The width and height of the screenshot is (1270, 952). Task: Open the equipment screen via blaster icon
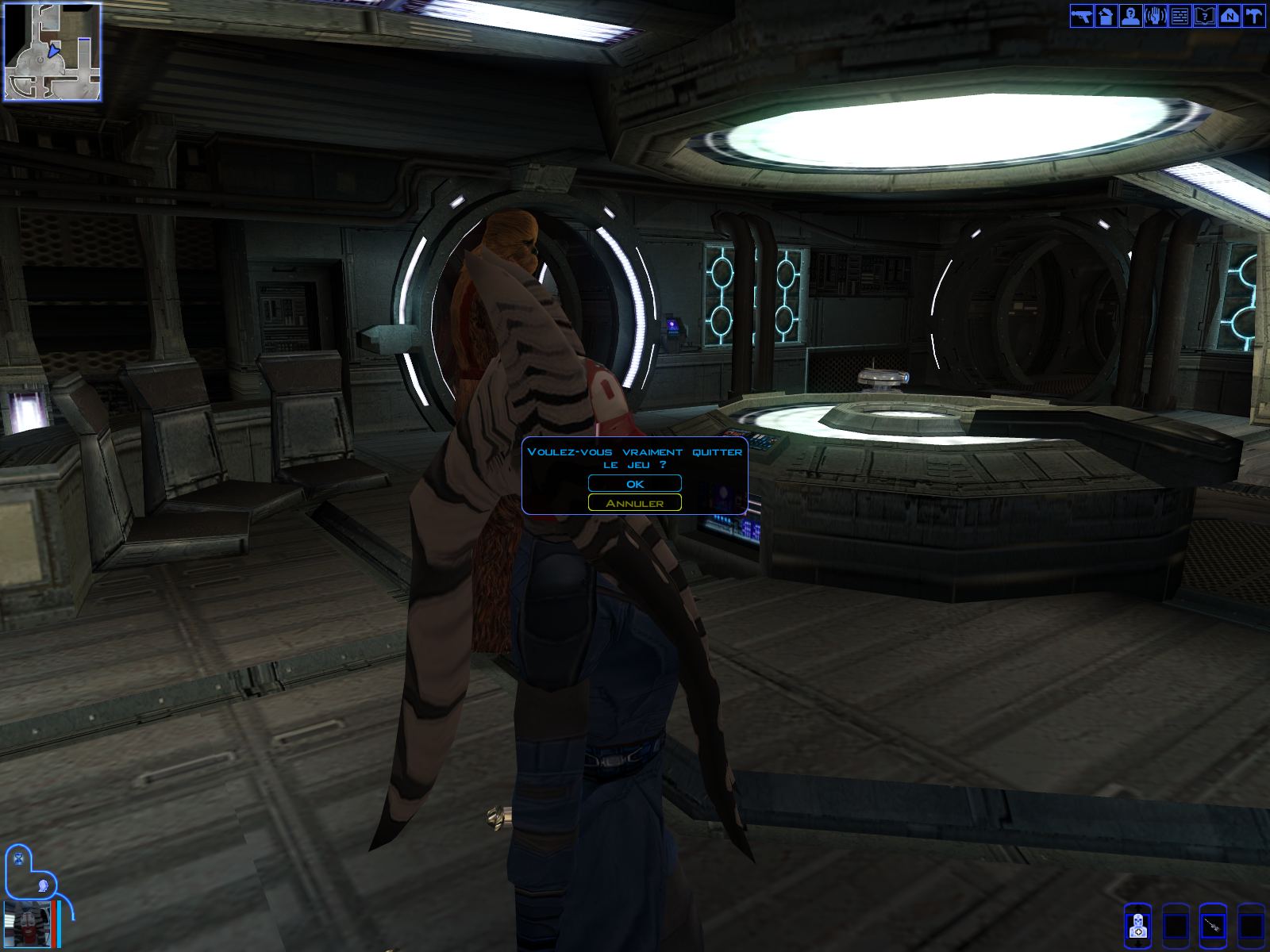tap(1081, 16)
